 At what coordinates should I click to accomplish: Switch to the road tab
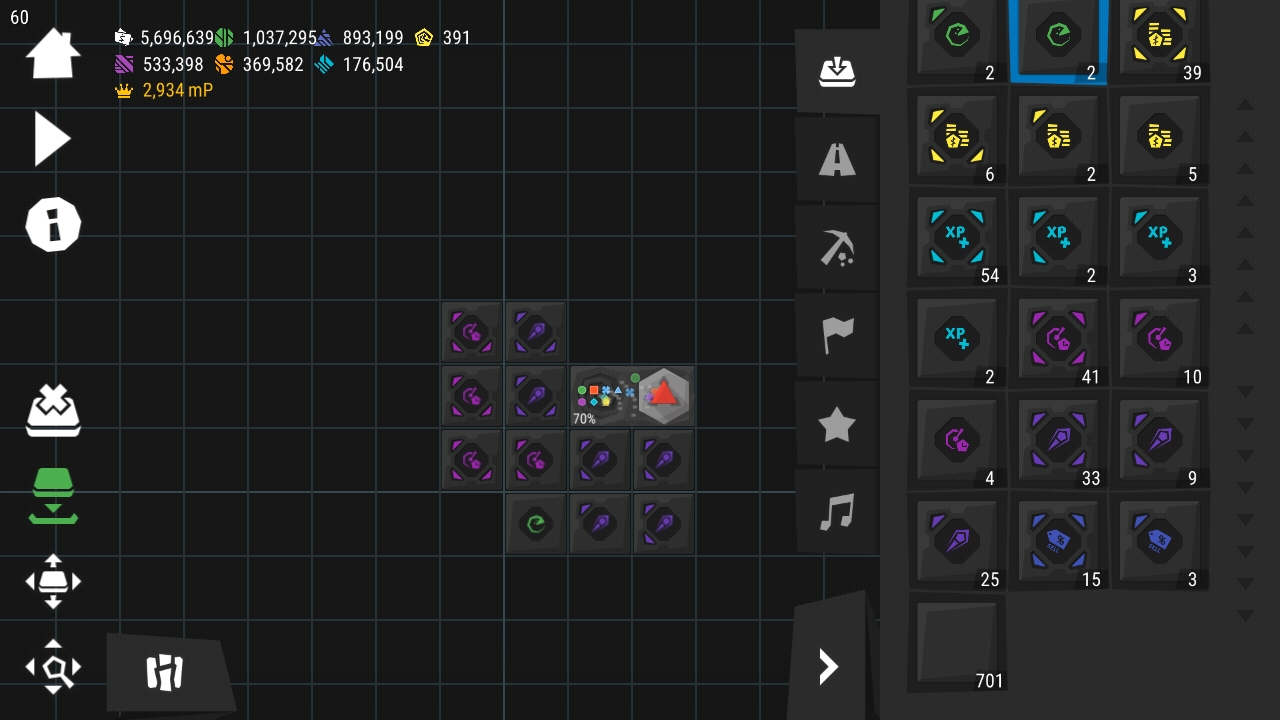837,160
